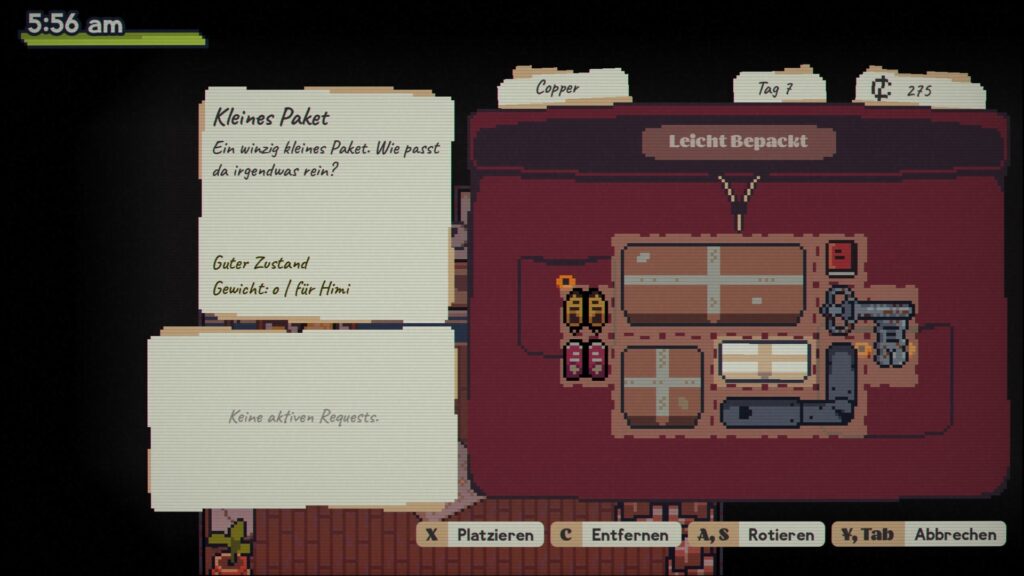
Task: Click the Platzieren button
Action: click(481, 534)
